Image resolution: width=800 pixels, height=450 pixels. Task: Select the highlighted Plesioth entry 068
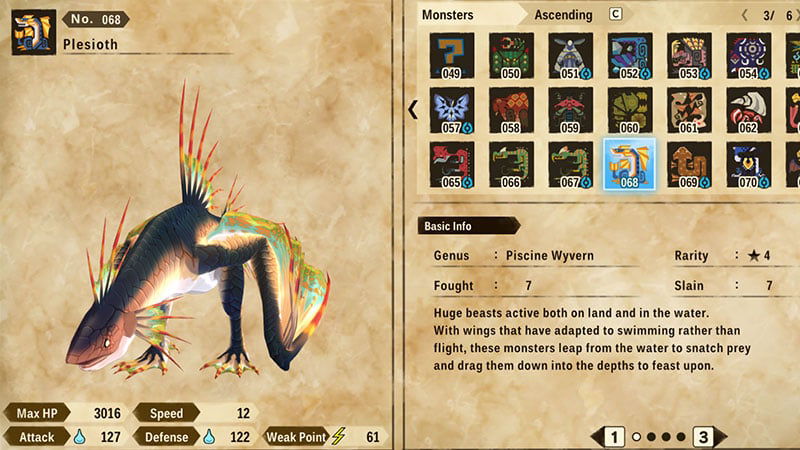pyautogui.click(x=630, y=164)
